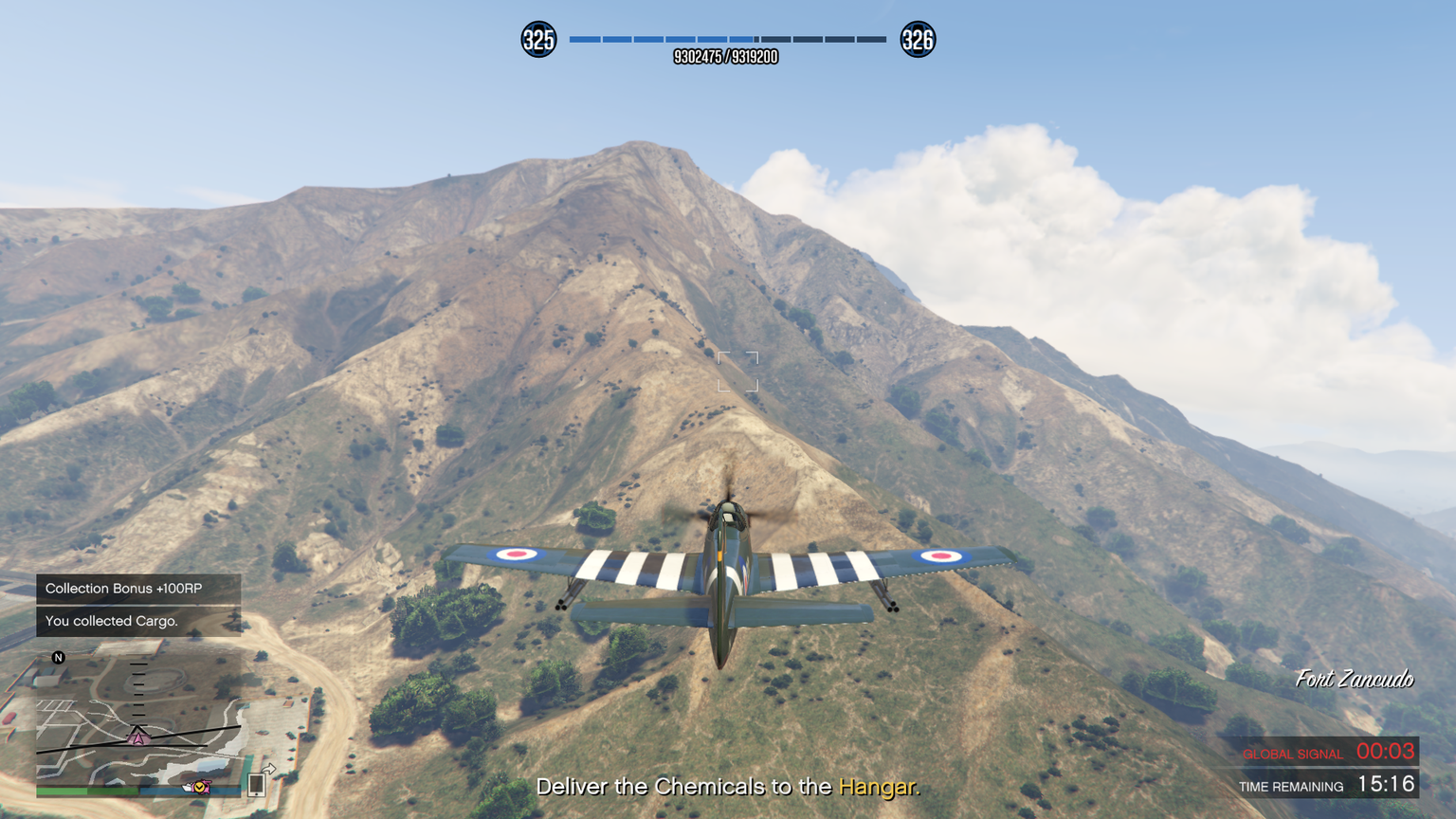
Task: Click the rank 326 badge
Action: tap(917, 40)
